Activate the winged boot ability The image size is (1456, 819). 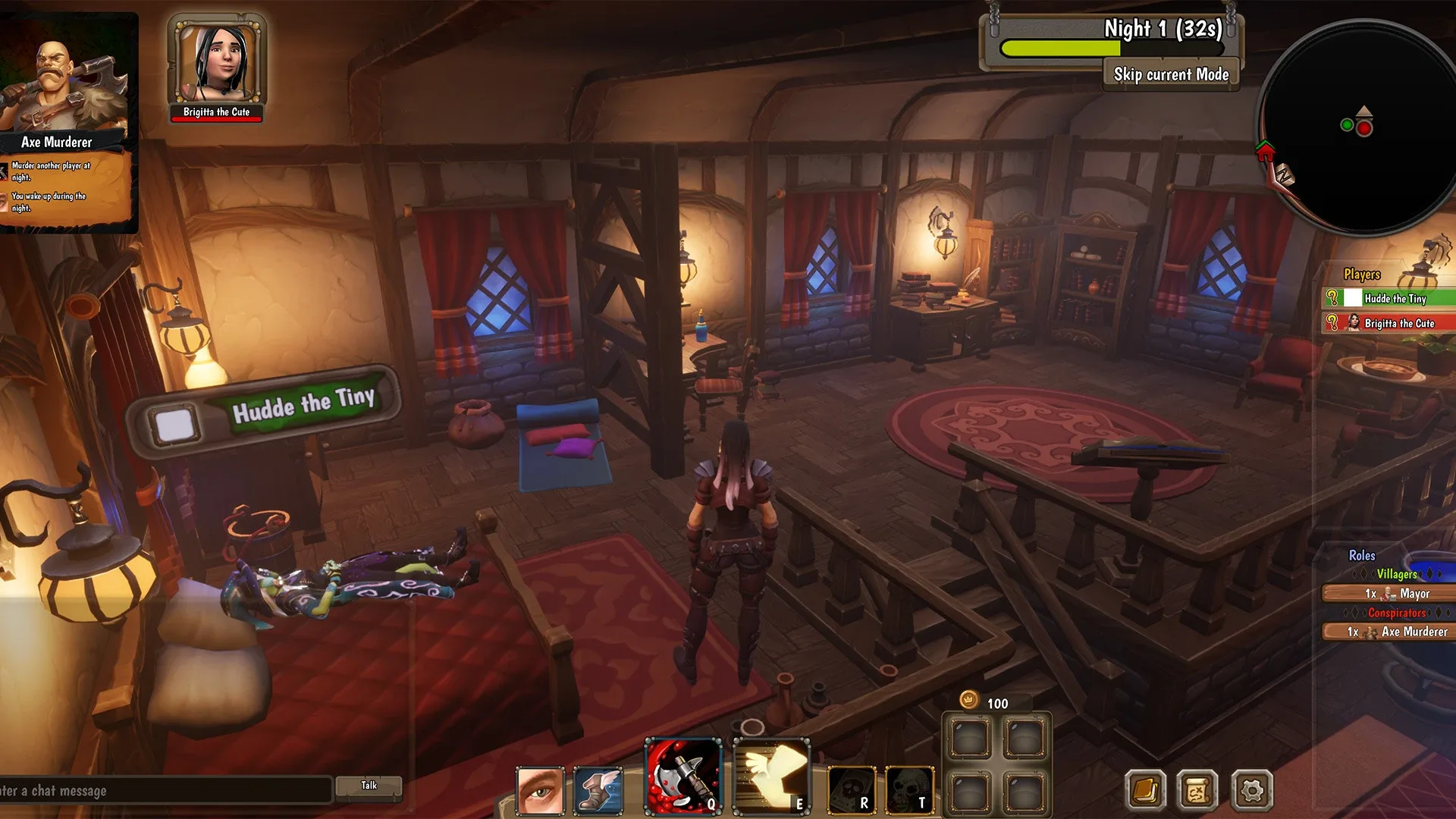pyautogui.click(x=598, y=791)
